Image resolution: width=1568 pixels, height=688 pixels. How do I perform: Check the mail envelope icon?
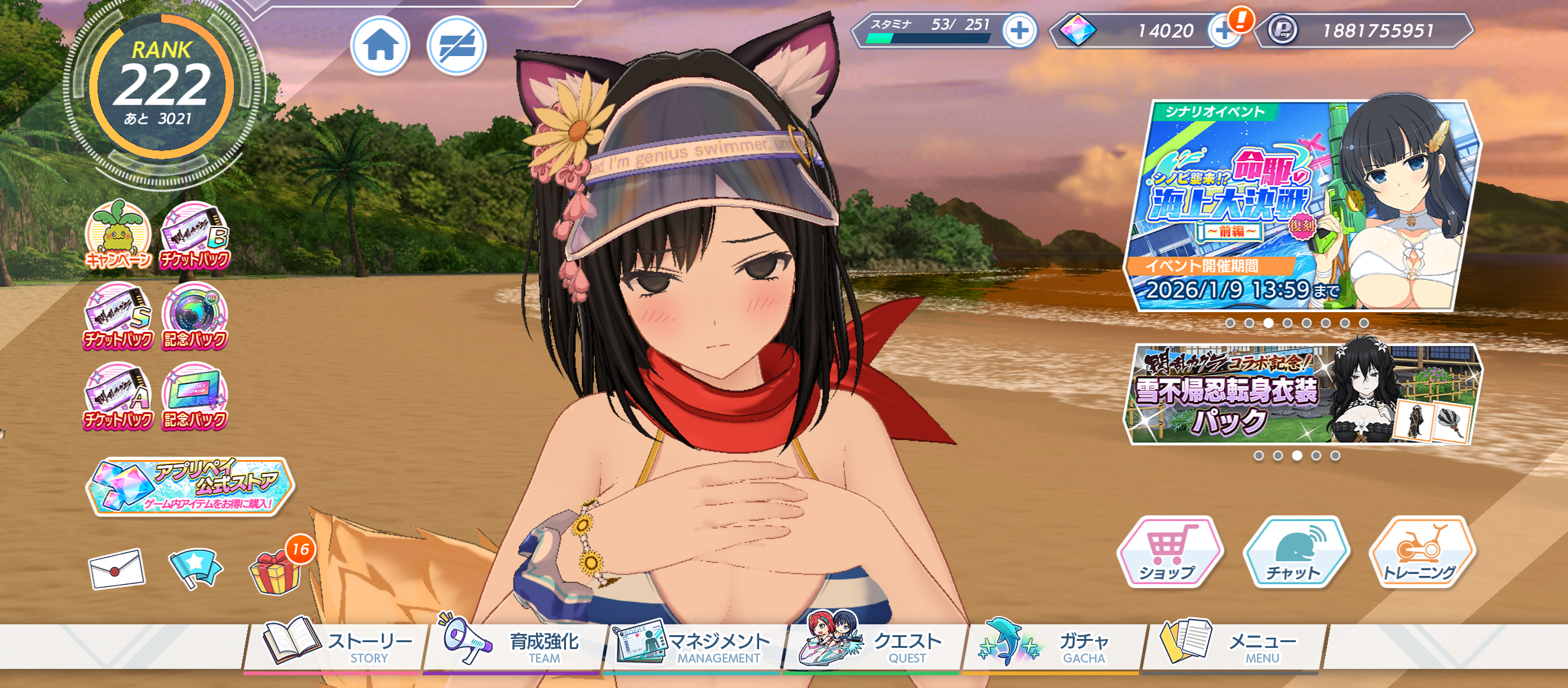(x=117, y=568)
